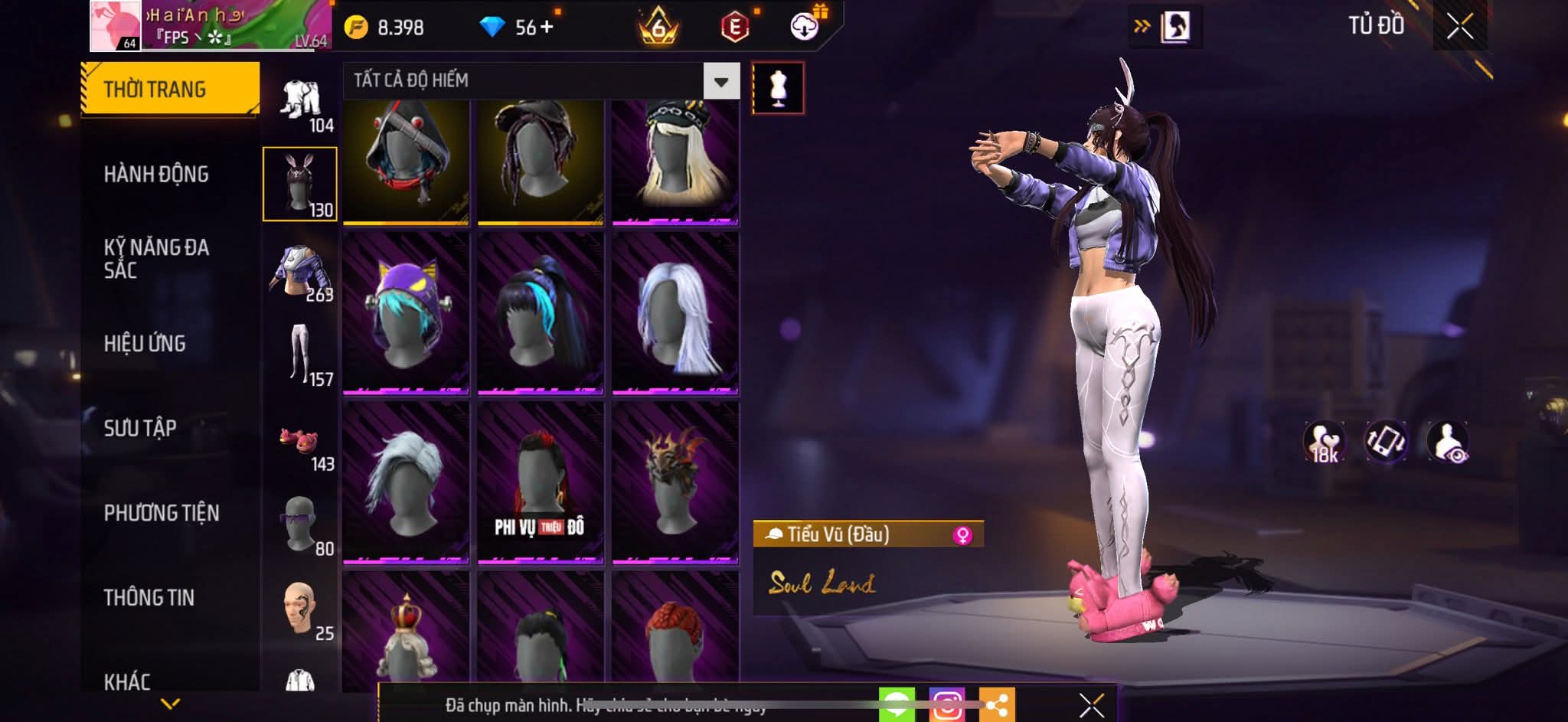Dismiss the screenshot share notification bar
The height and width of the screenshot is (722, 1568).
(1091, 704)
